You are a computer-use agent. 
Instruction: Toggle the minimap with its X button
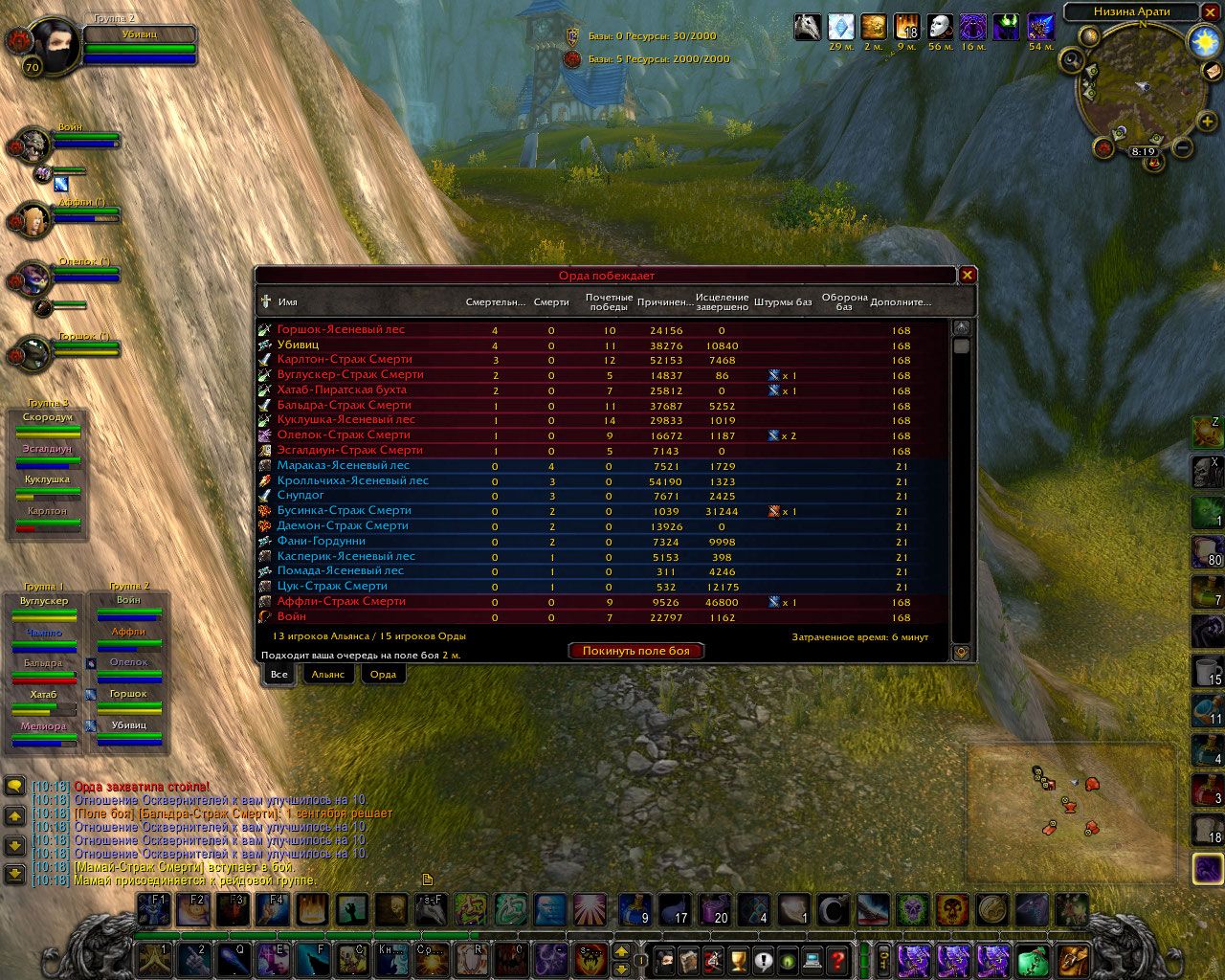click(x=1211, y=11)
